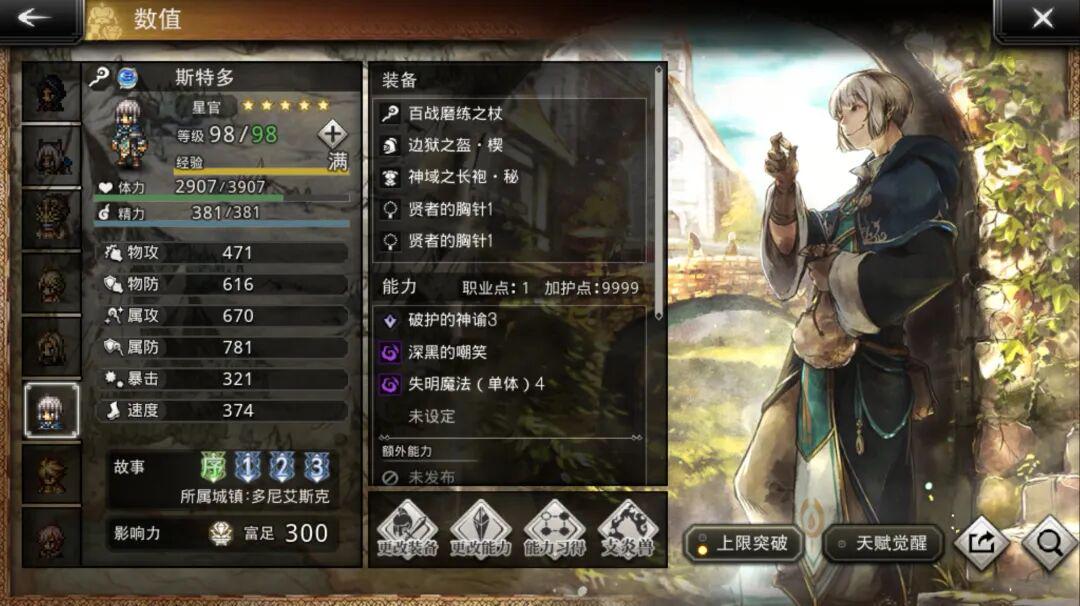Click the magnifying glass icon
The image size is (1080, 606).
pos(1050,543)
